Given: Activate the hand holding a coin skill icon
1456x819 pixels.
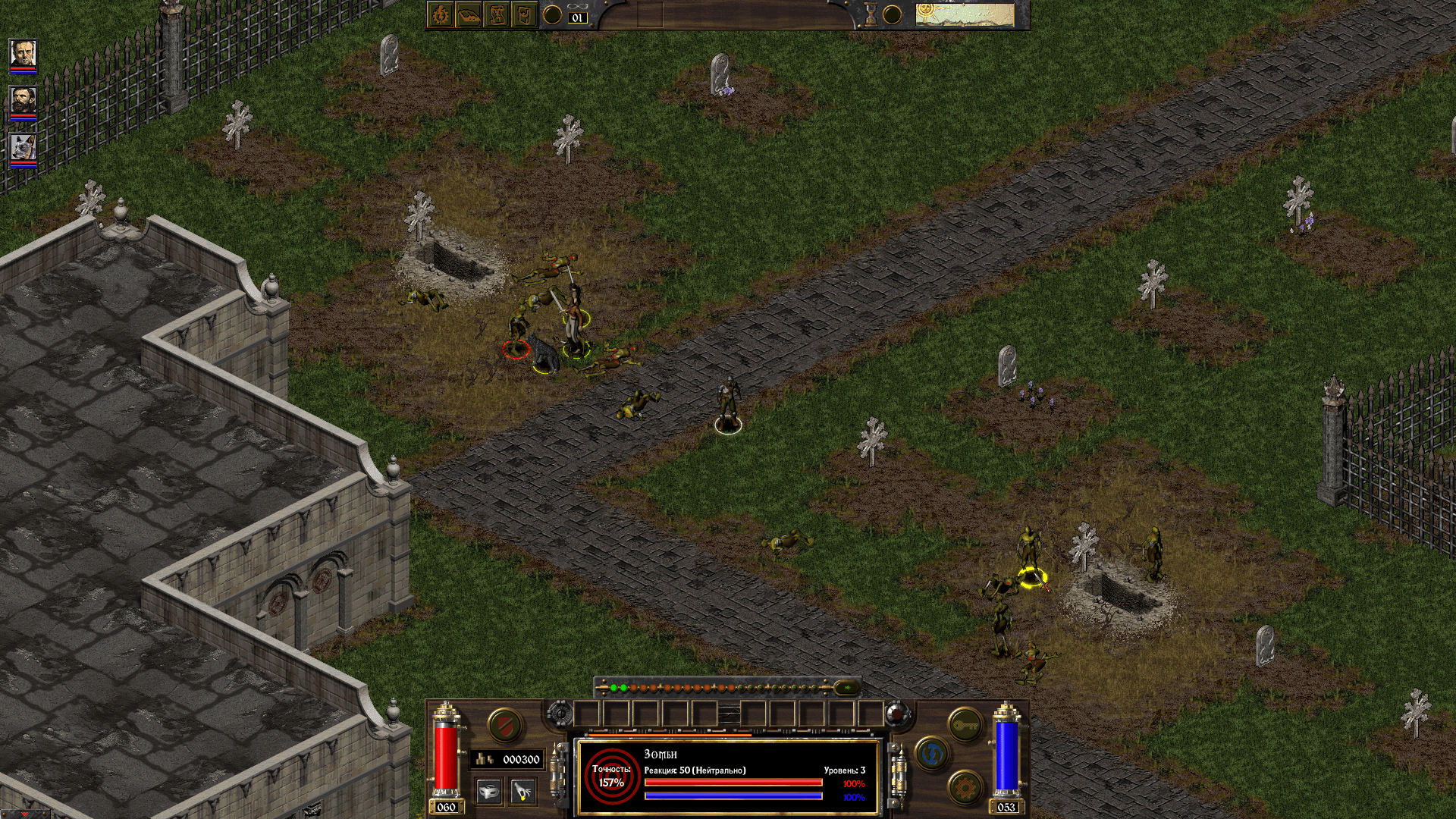Looking at the screenshot, I should tap(522, 791).
